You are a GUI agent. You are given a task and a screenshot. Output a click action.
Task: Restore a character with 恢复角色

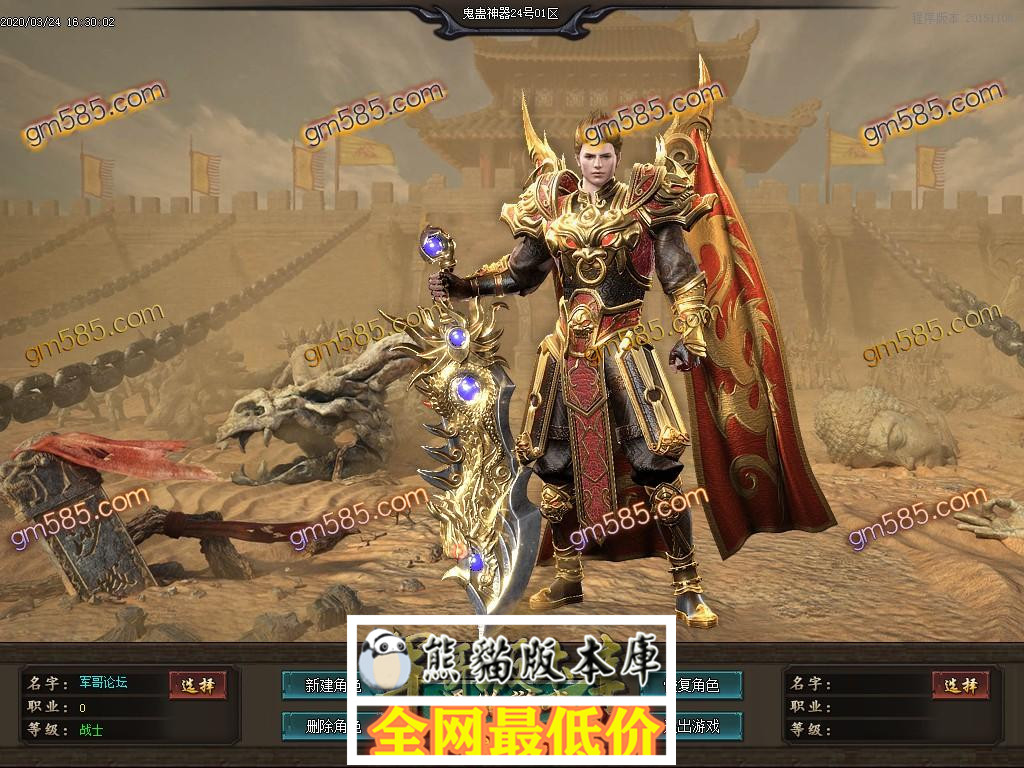[x=708, y=685]
